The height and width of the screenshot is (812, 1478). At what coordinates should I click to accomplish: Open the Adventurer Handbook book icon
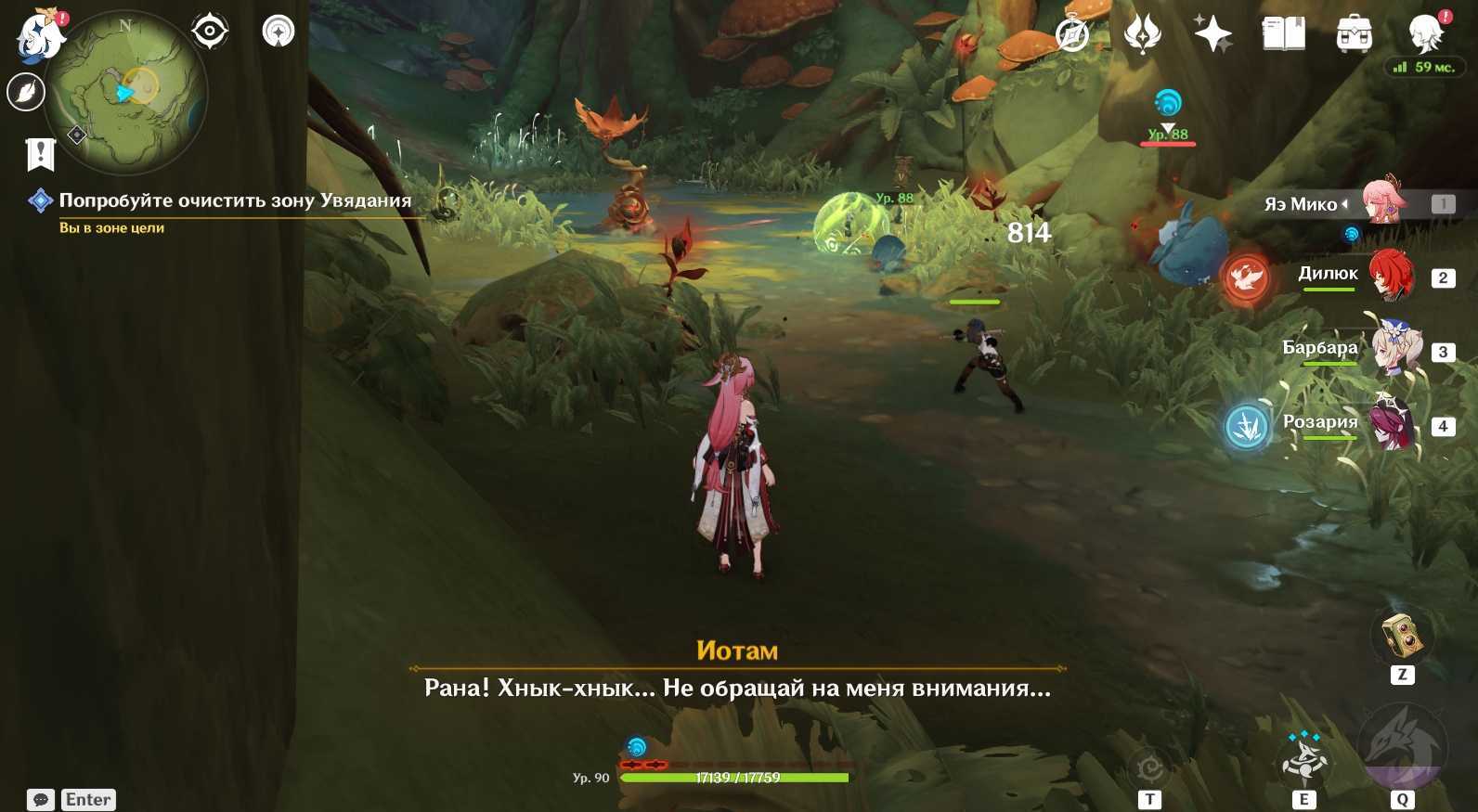(x=1283, y=35)
